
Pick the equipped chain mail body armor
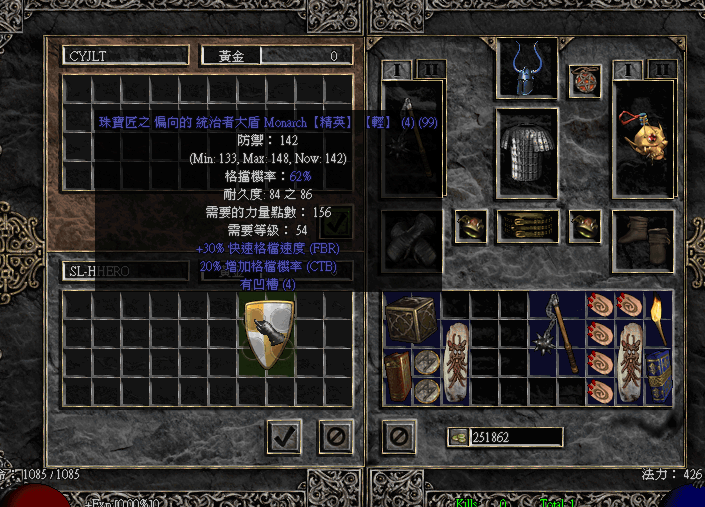click(x=527, y=154)
